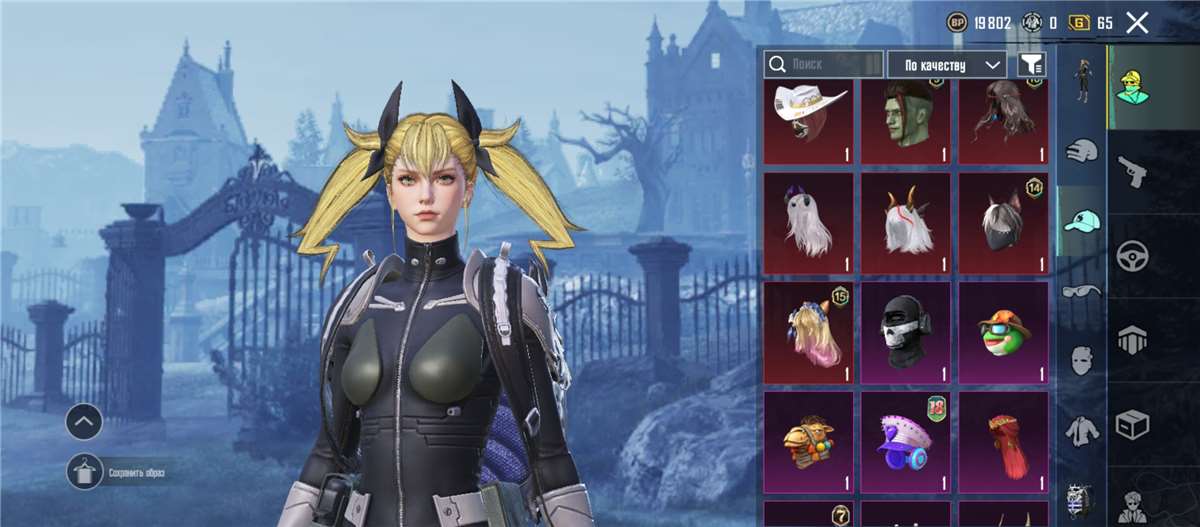Image resolution: width=1200 pixels, height=527 pixels.
Task: Open the filter funnel options
Action: point(1031,64)
